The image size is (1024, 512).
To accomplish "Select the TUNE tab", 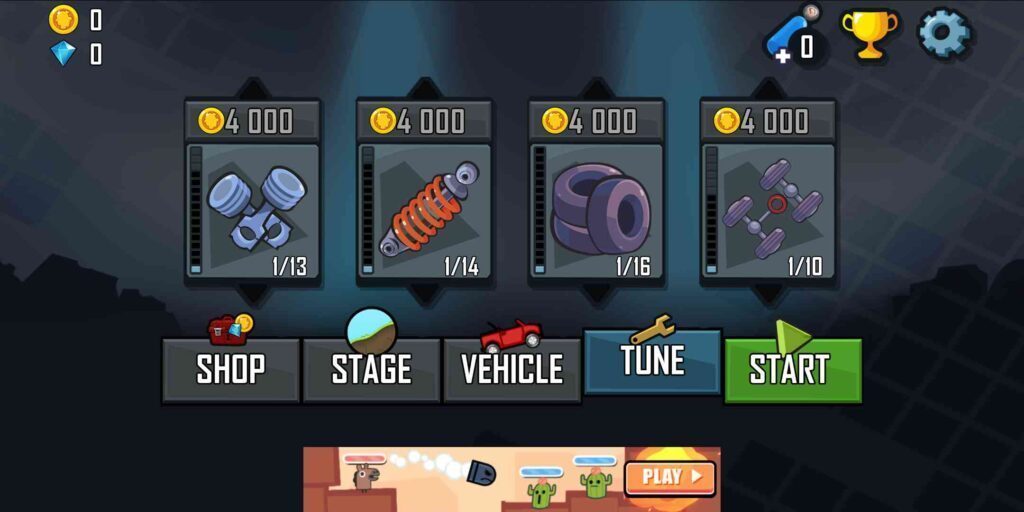I will tap(652, 361).
